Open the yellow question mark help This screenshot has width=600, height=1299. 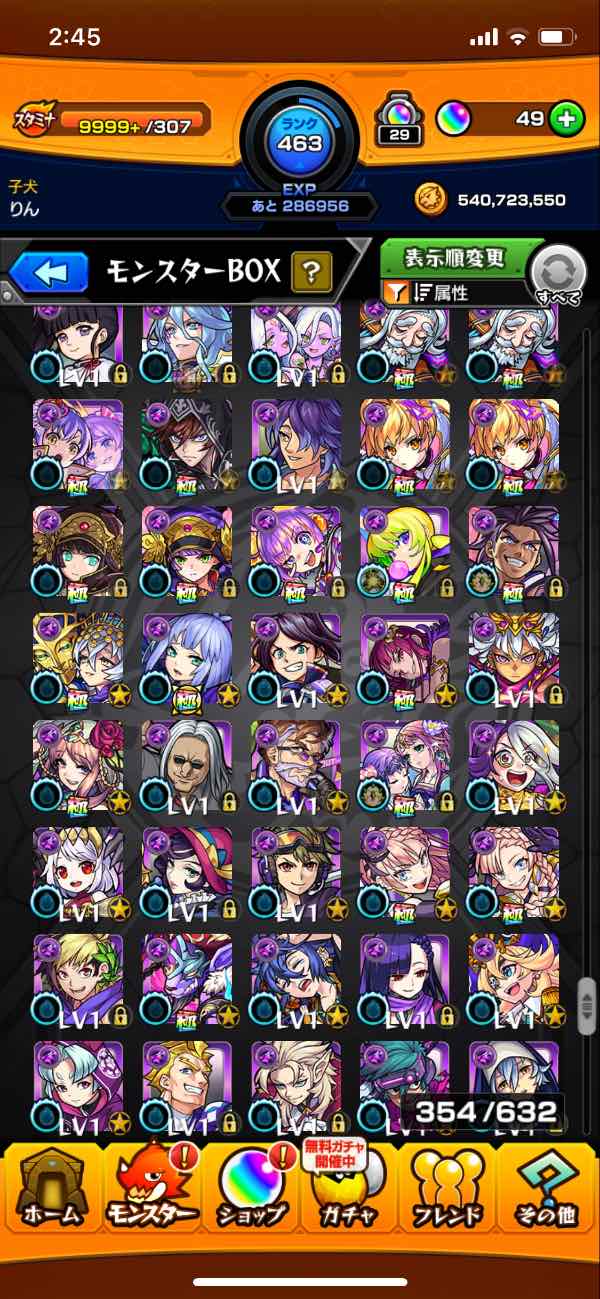click(x=311, y=271)
